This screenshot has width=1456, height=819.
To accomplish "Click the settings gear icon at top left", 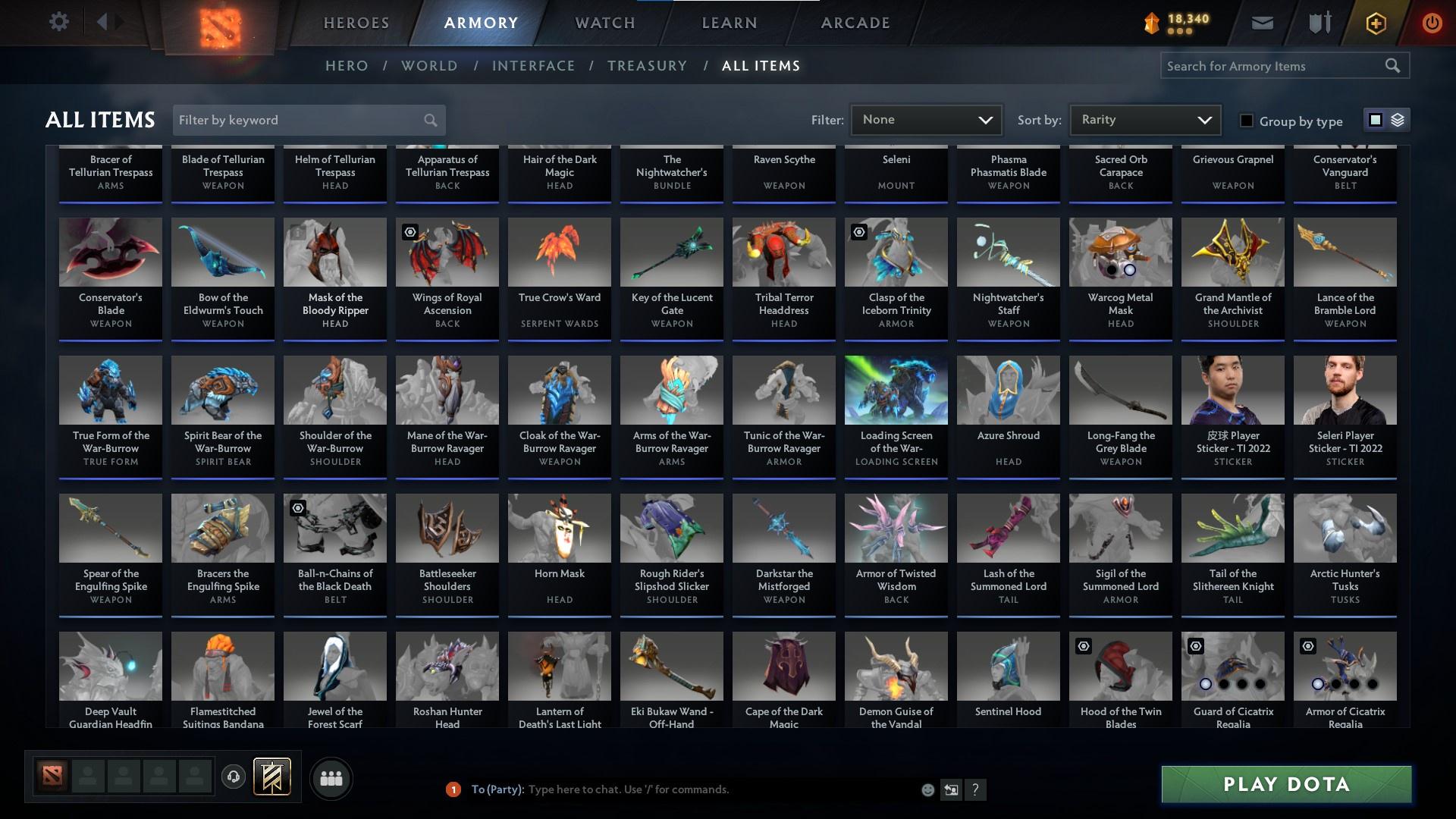I will (59, 21).
